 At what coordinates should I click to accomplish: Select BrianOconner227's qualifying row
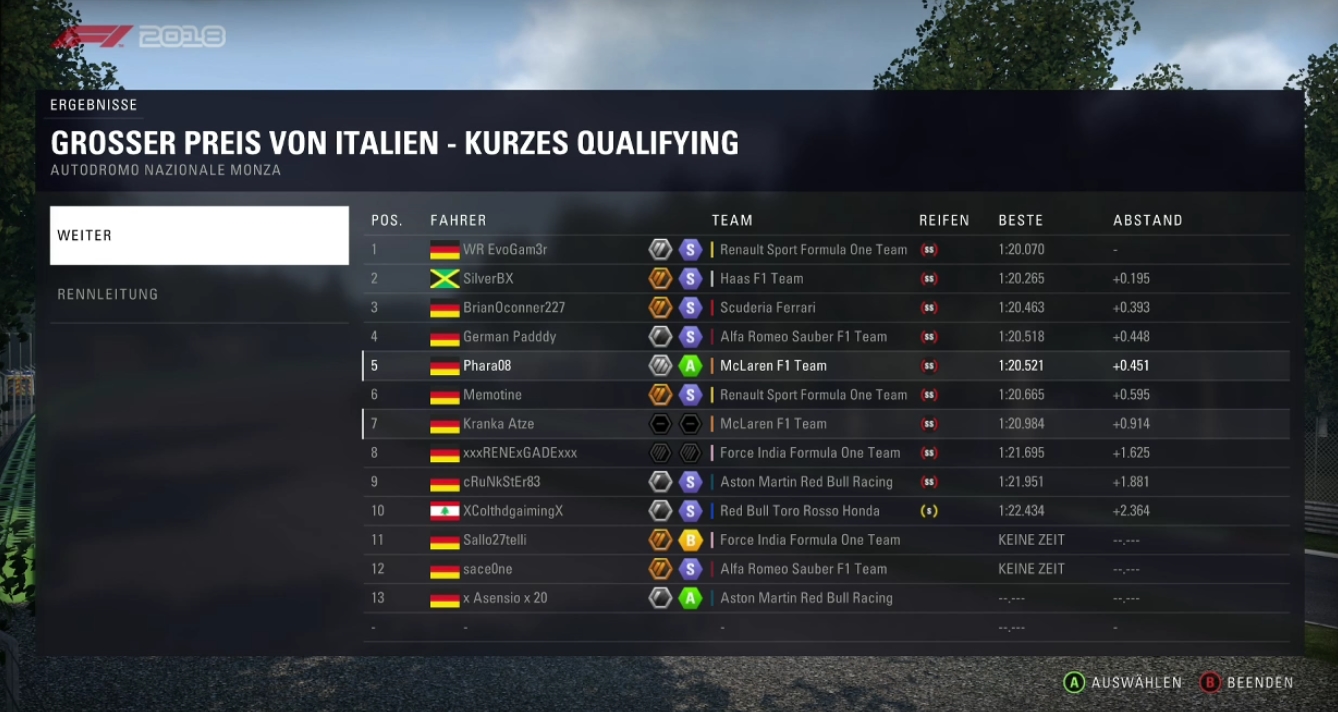[514, 308]
